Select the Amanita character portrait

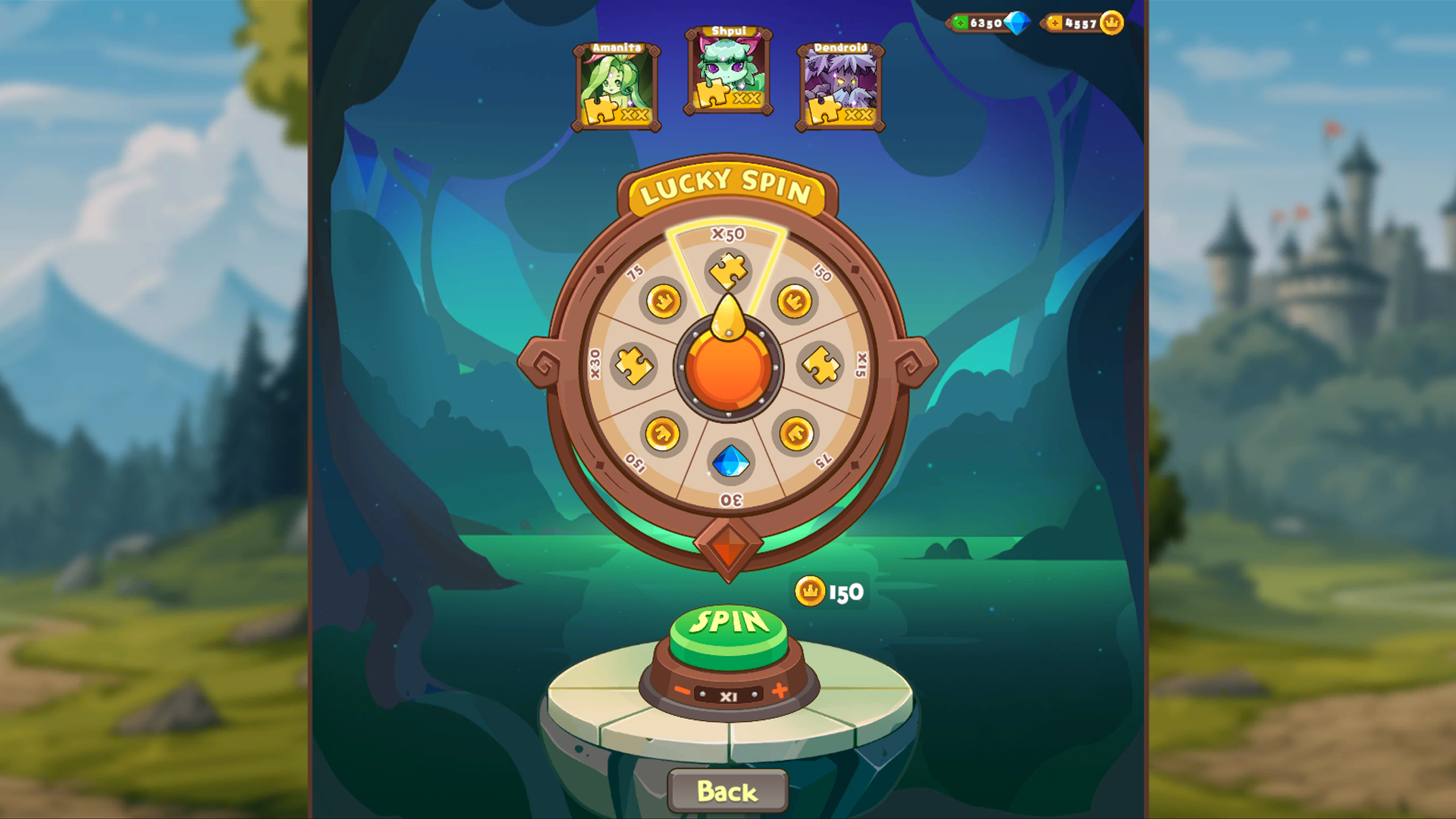[x=616, y=86]
